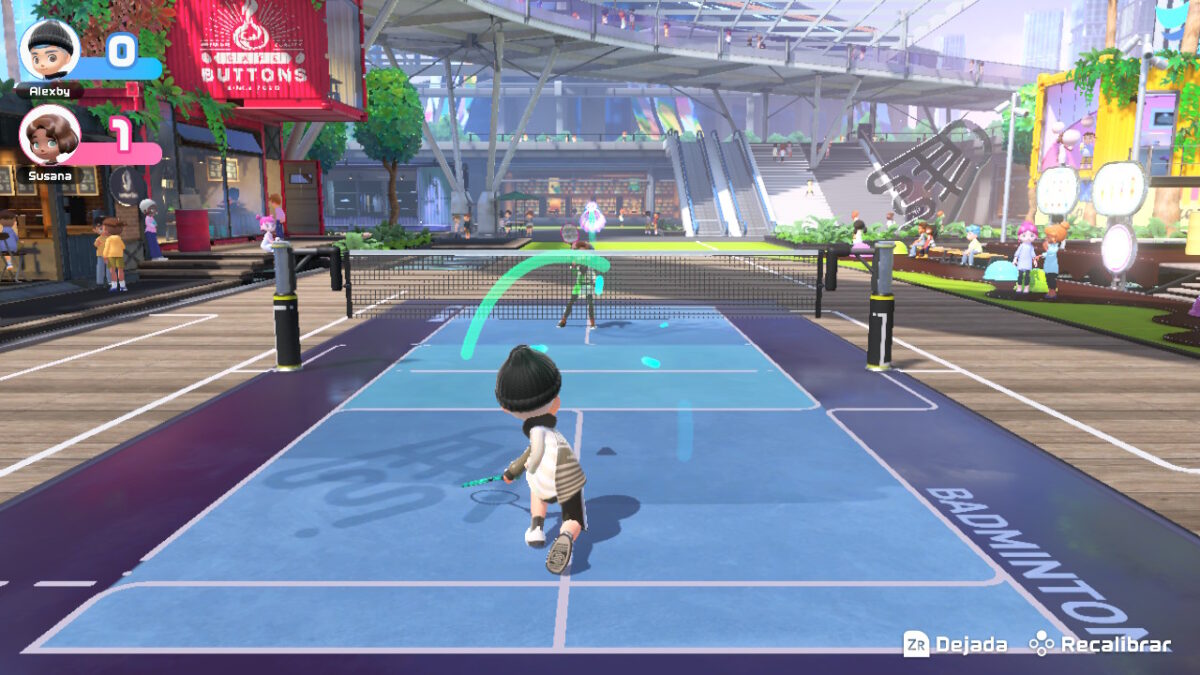The height and width of the screenshot is (675, 1200).
Task: Select Susana's player avatar portrait
Action: pyautogui.click(x=49, y=135)
